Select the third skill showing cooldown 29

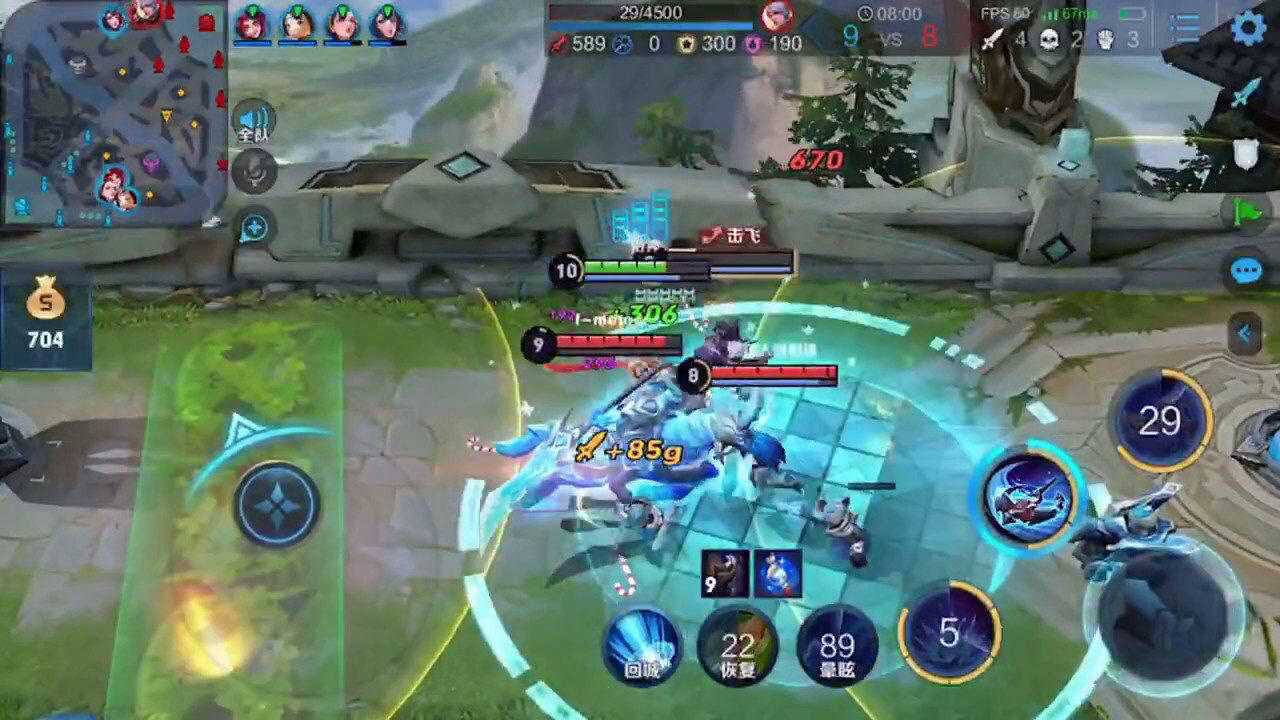tap(1160, 421)
